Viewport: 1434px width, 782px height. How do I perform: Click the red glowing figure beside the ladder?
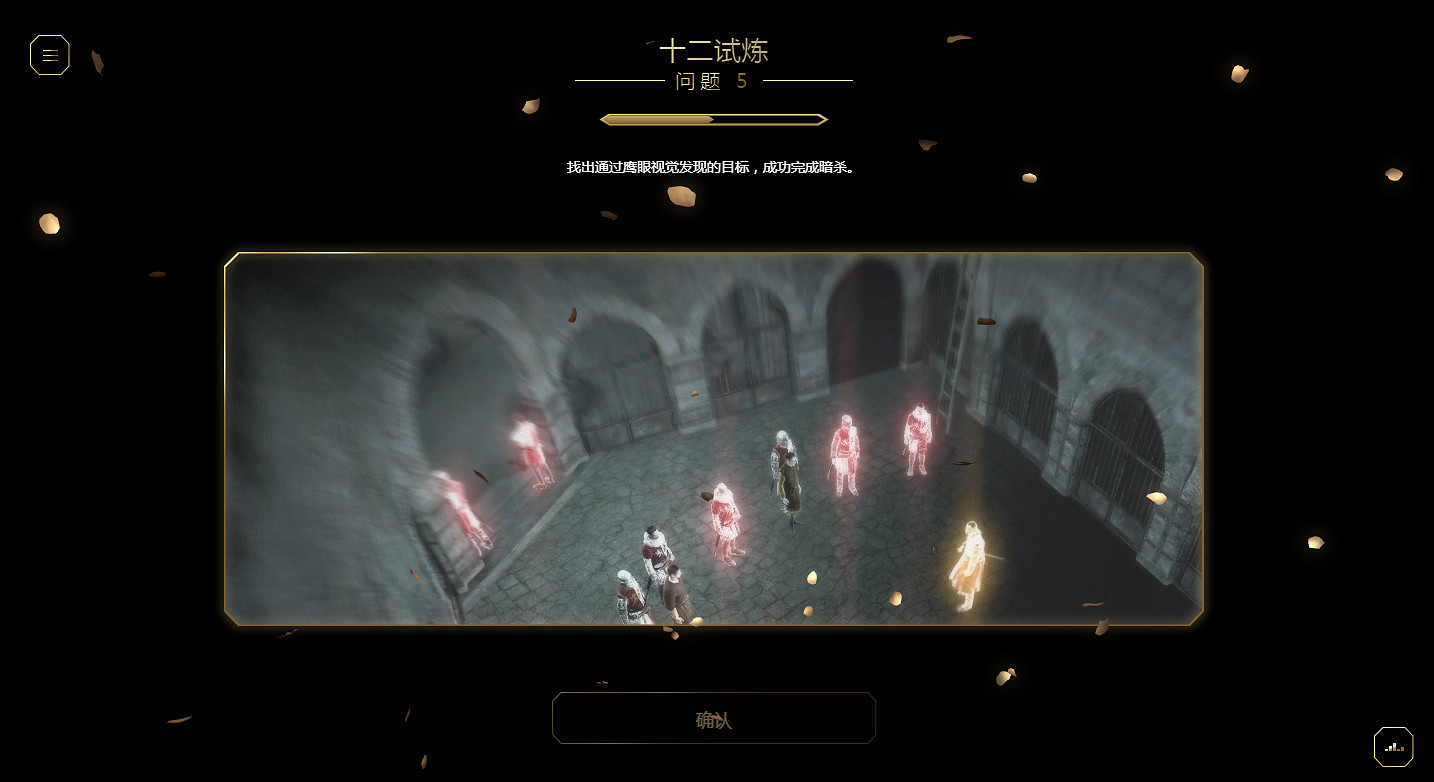tap(917, 440)
